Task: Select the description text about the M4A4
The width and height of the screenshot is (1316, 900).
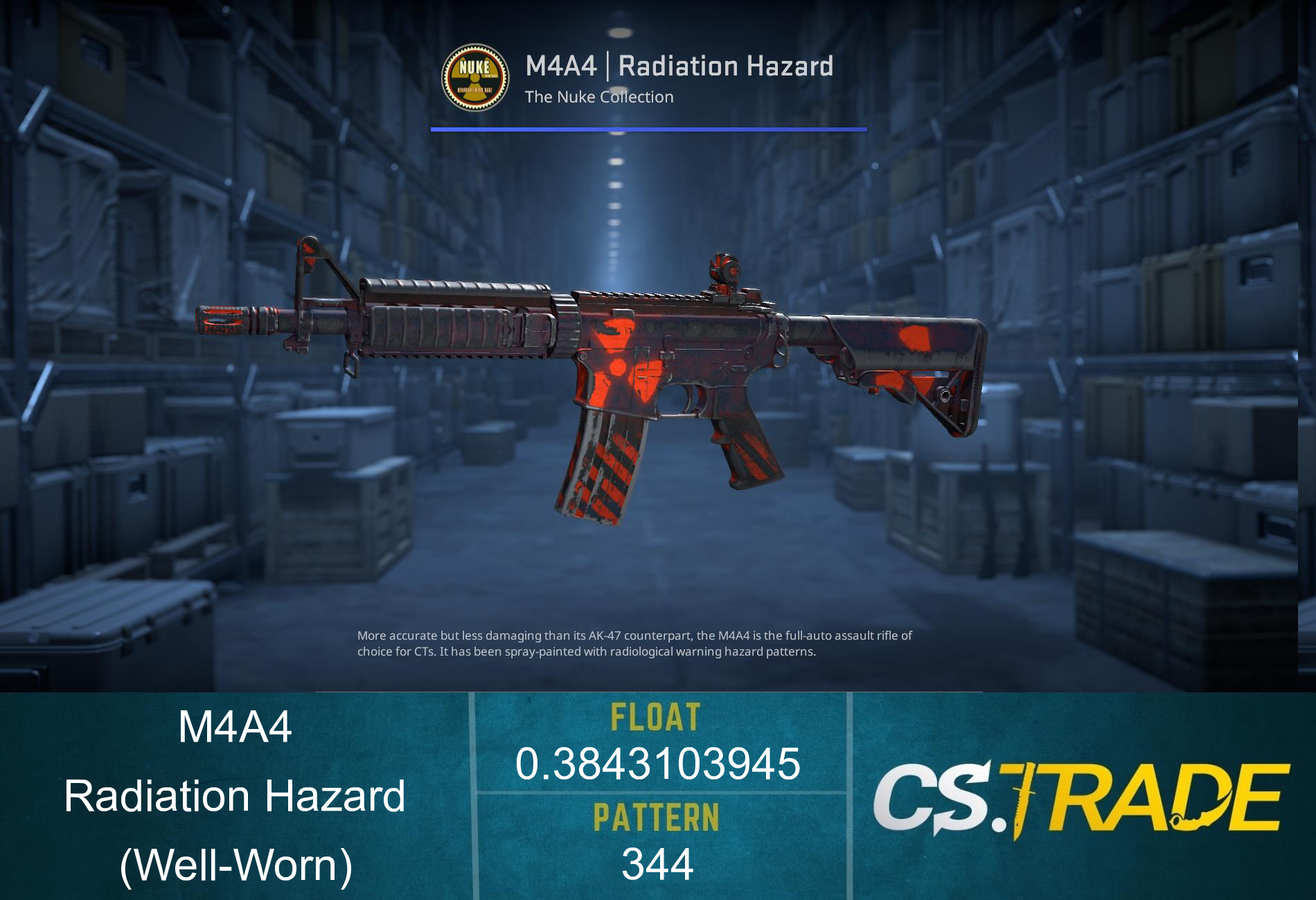Action: point(635,642)
